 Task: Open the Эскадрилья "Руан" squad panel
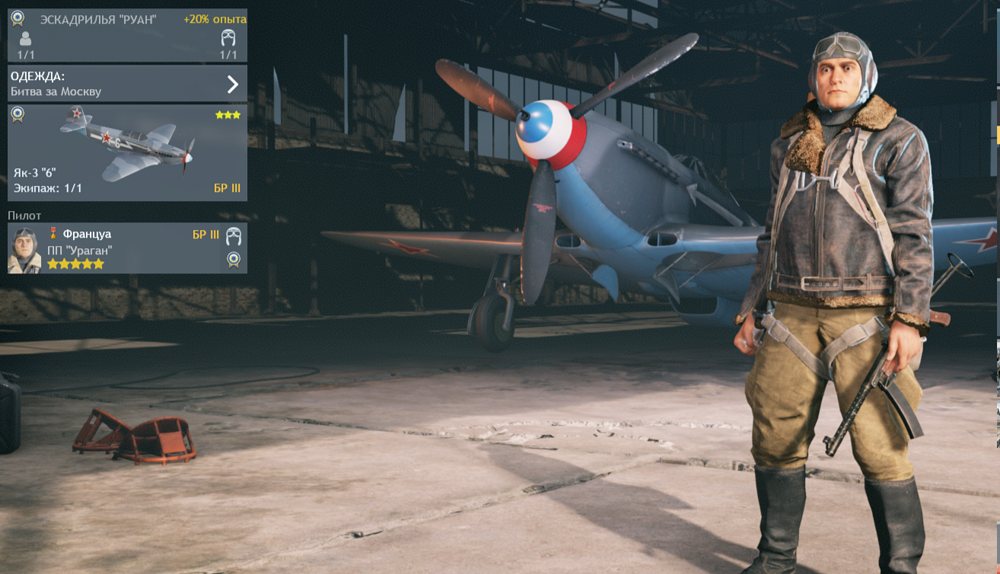pos(127,35)
